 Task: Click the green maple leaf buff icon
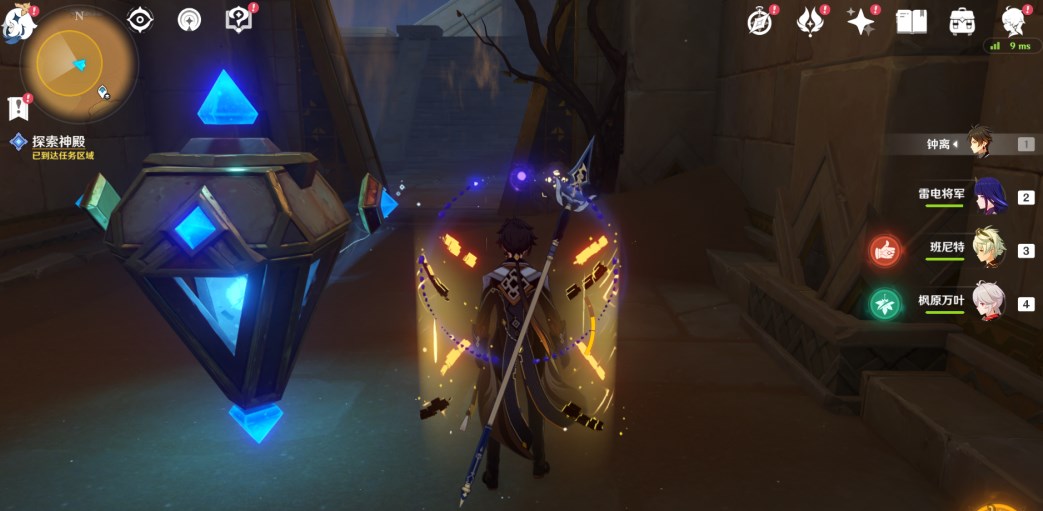pyautogui.click(x=884, y=303)
